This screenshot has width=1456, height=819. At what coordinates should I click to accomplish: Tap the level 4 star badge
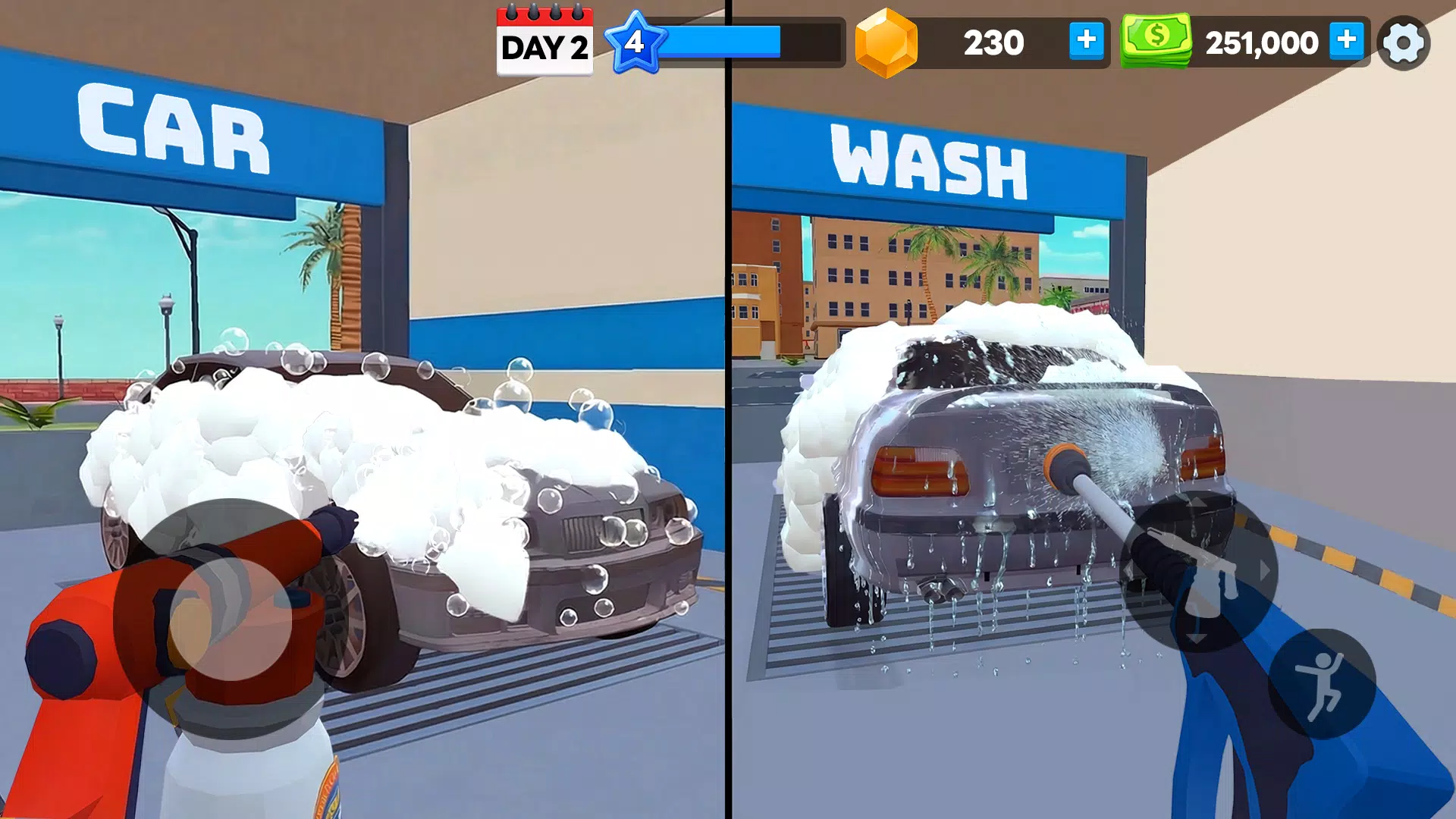click(637, 42)
